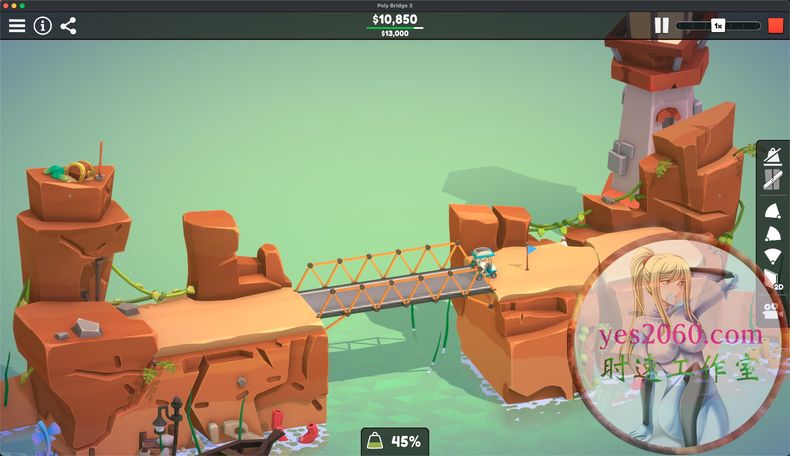This screenshot has height=456, width=790.
Task: Close the window with the red button
Action: (x=6, y=5)
